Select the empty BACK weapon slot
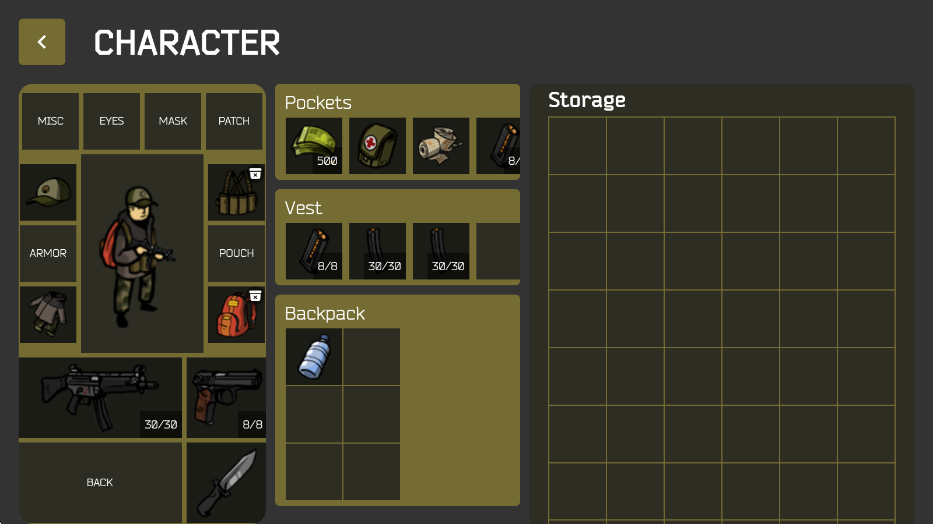Screen dimensions: 933x524 tap(100, 482)
